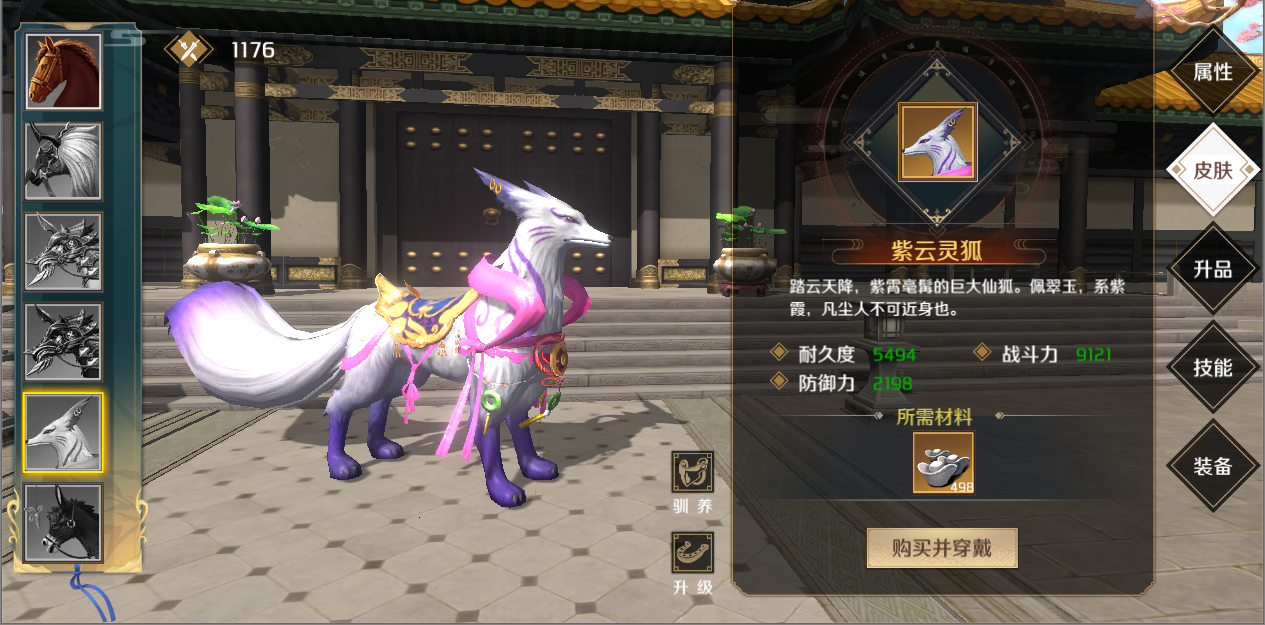Inspect the silver ingot required material
The height and width of the screenshot is (625, 1265).
942,464
